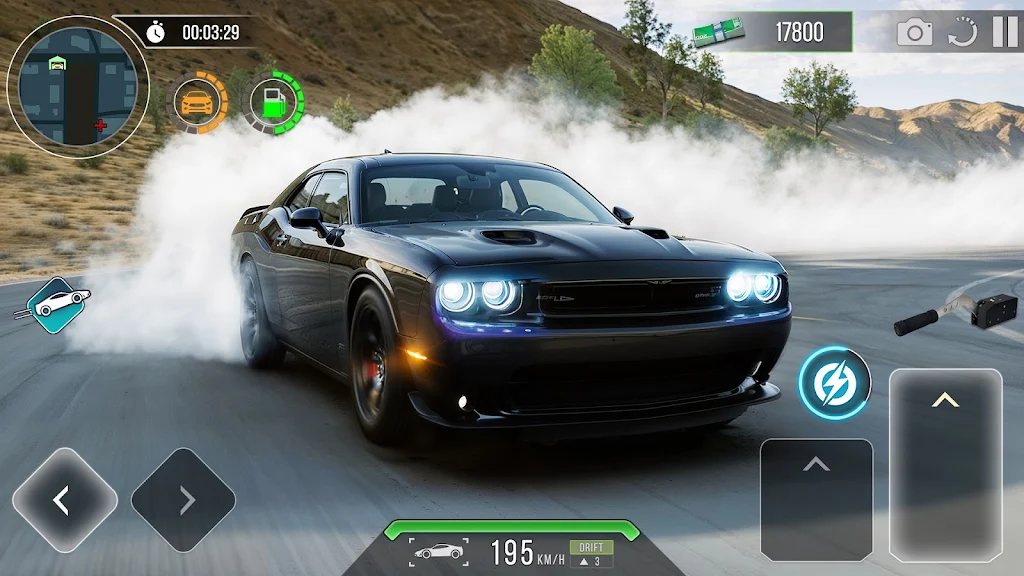Hit the tall accelerator pedal

[945, 463]
